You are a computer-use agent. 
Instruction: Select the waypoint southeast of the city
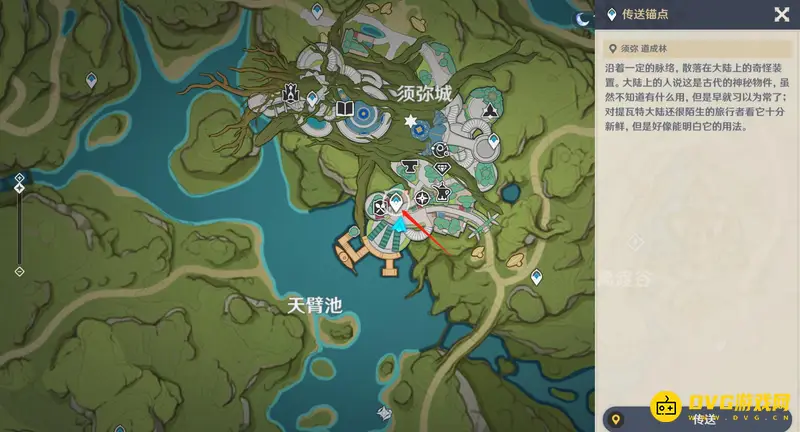click(x=537, y=278)
